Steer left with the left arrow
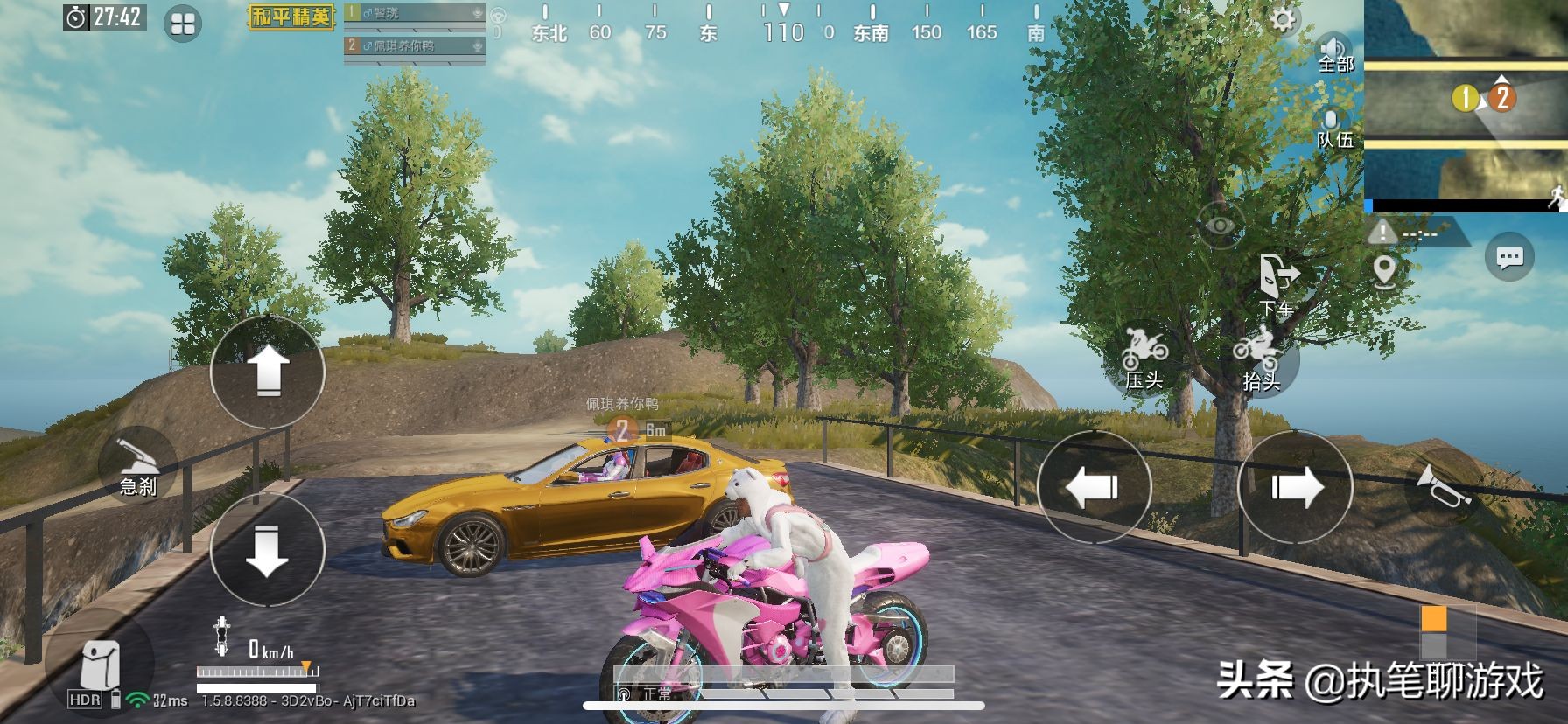The image size is (1568, 724). pyautogui.click(x=1094, y=487)
